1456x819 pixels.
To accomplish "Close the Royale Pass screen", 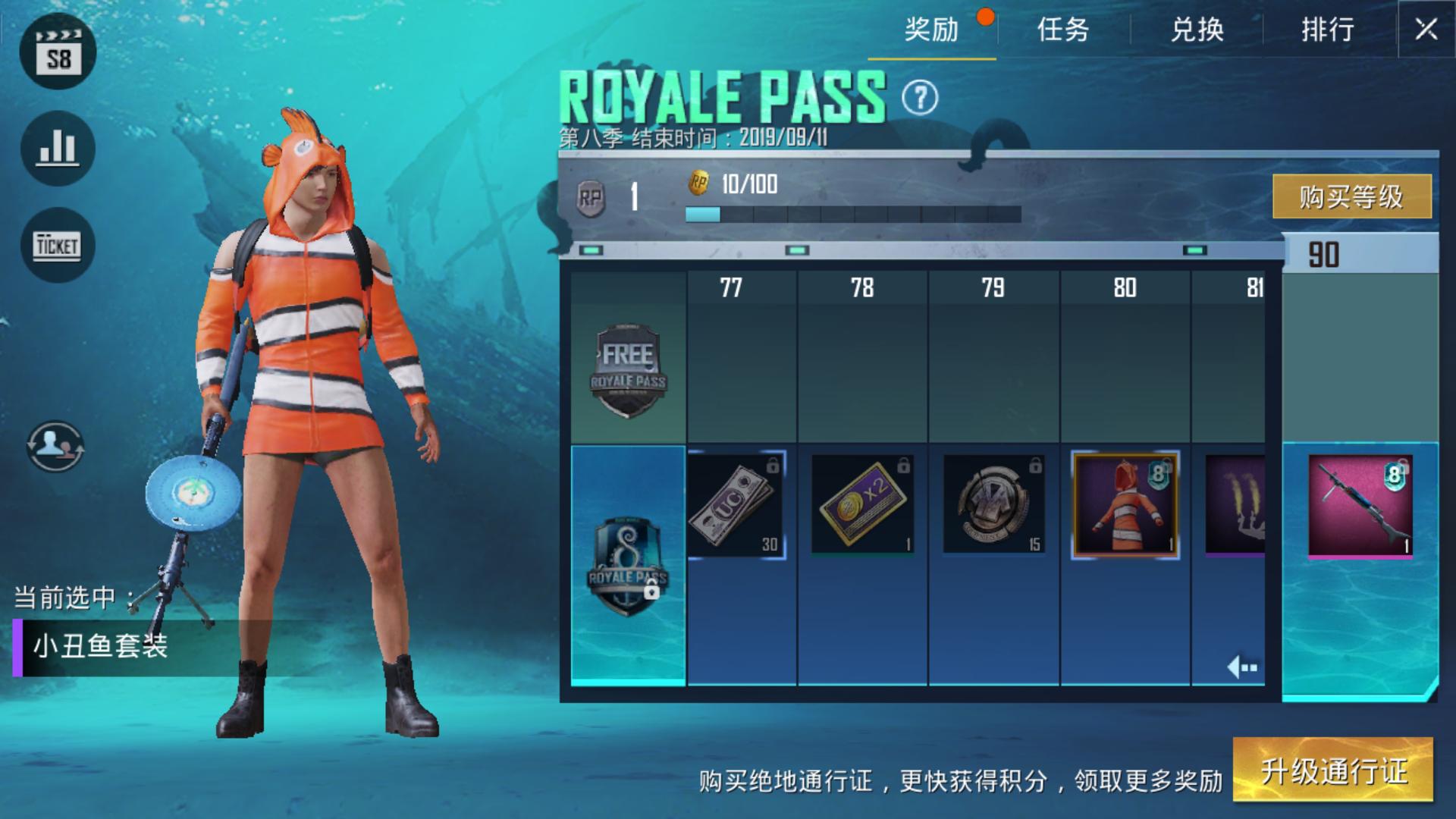I will 1426,30.
